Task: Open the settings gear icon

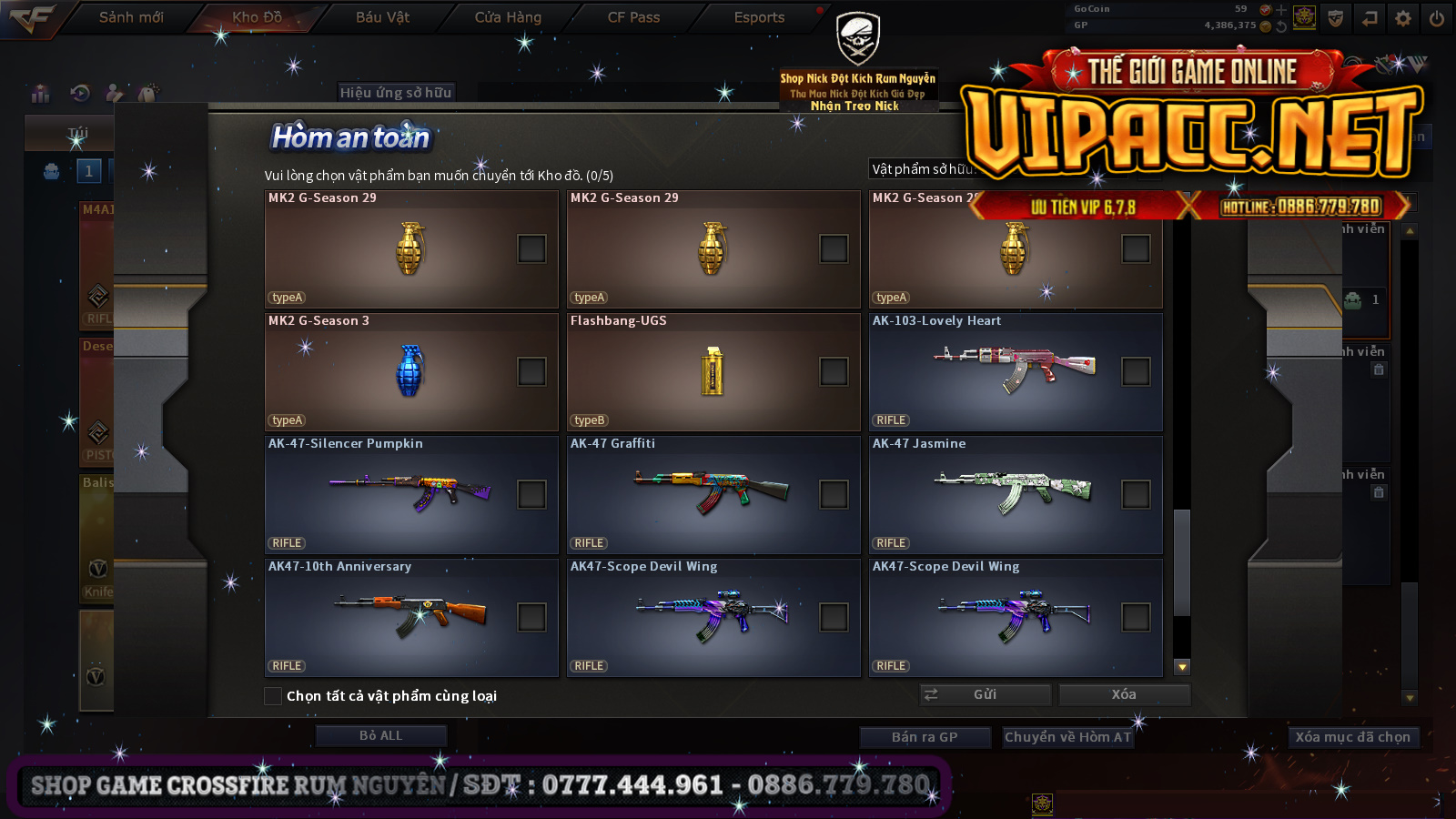Action: 1403,18
